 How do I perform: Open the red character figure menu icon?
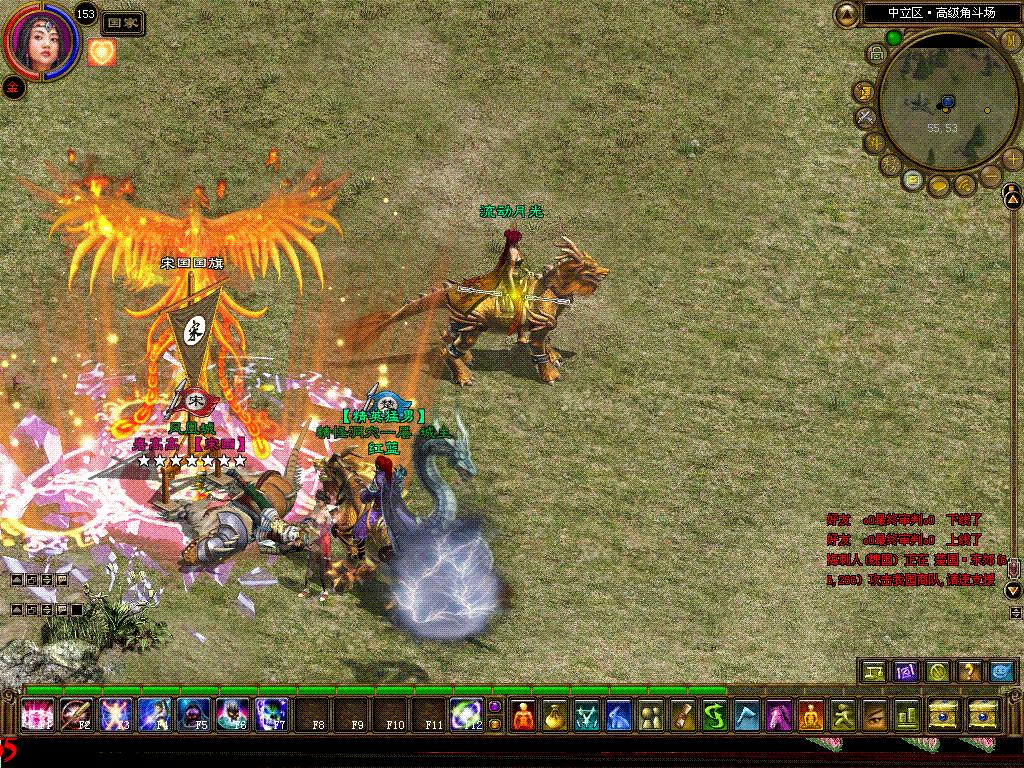tap(523, 715)
